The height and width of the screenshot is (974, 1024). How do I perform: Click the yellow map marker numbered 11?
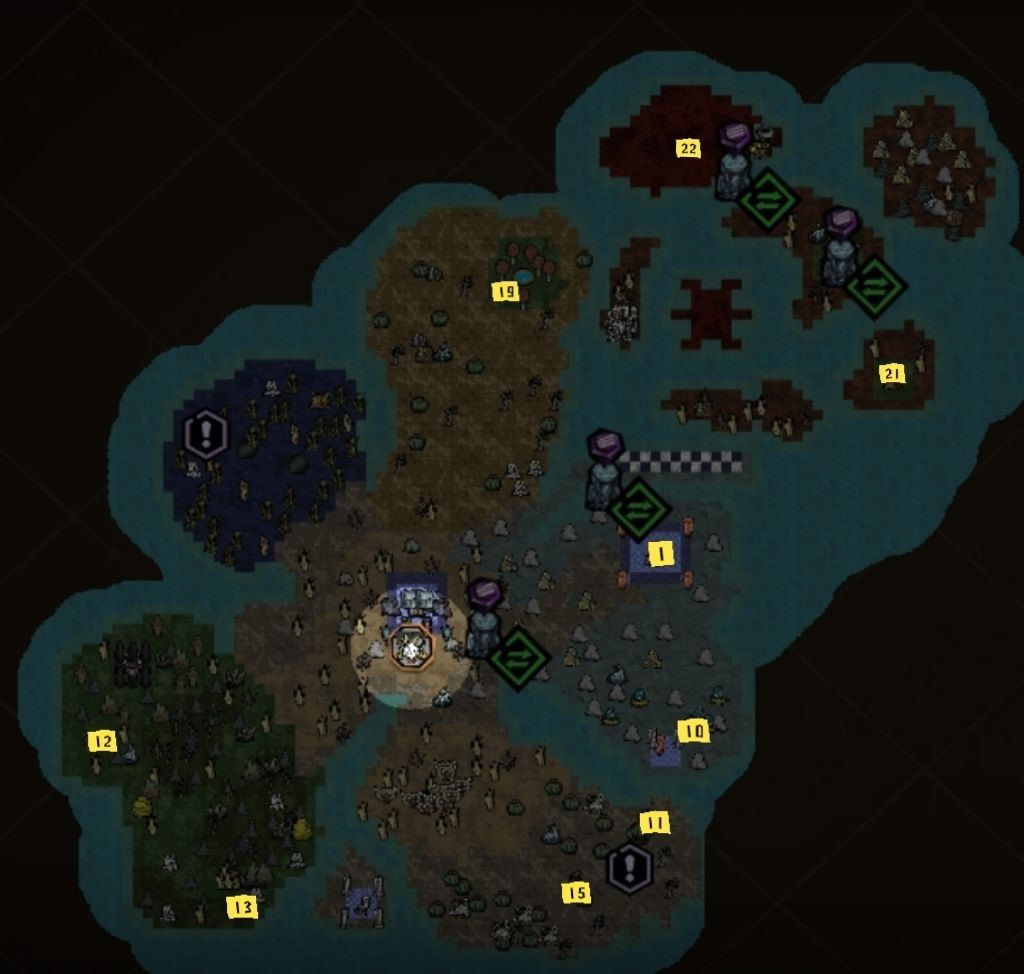(x=654, y=823)
